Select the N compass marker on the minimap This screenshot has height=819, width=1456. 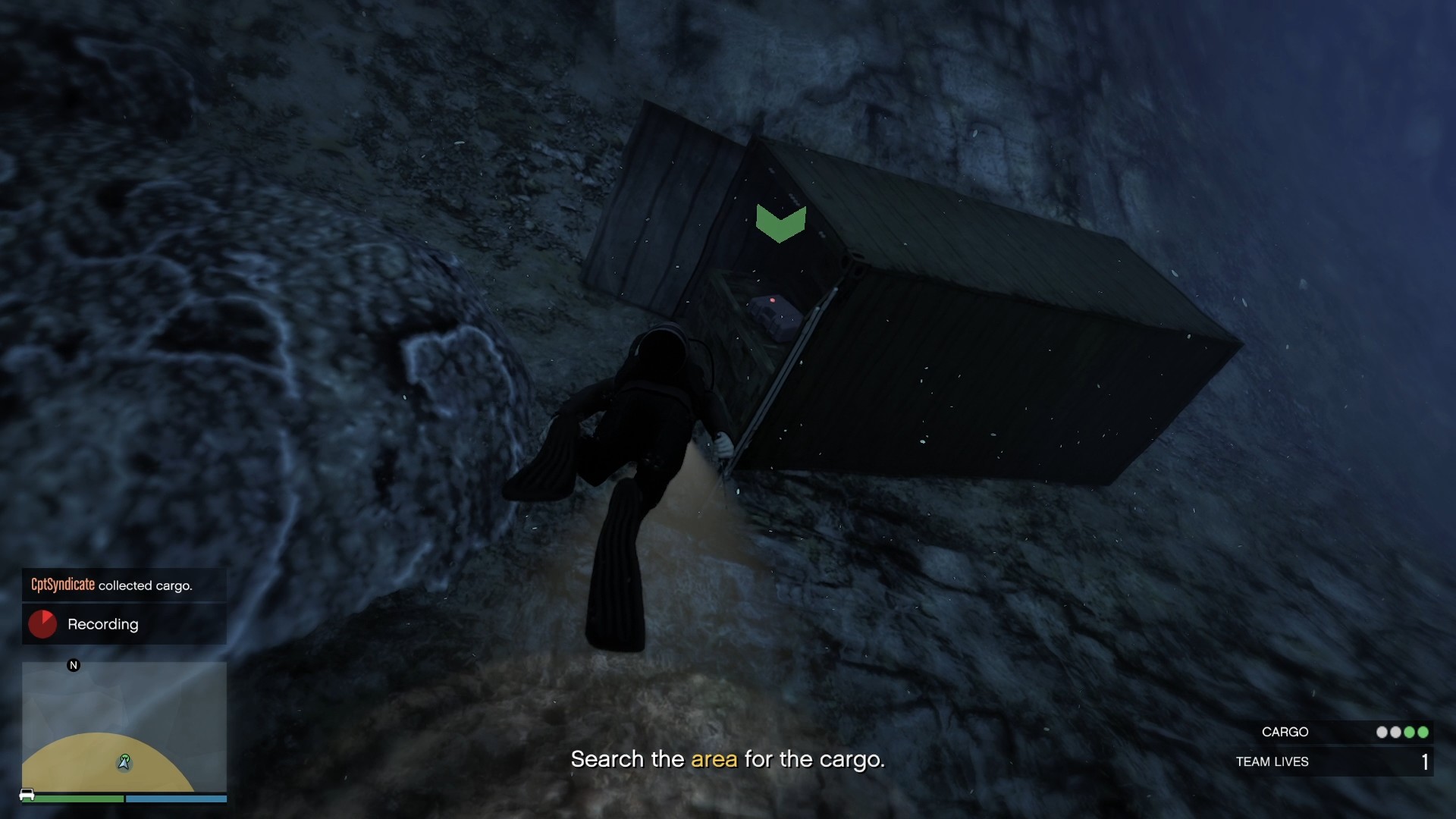tap(74, 665)
